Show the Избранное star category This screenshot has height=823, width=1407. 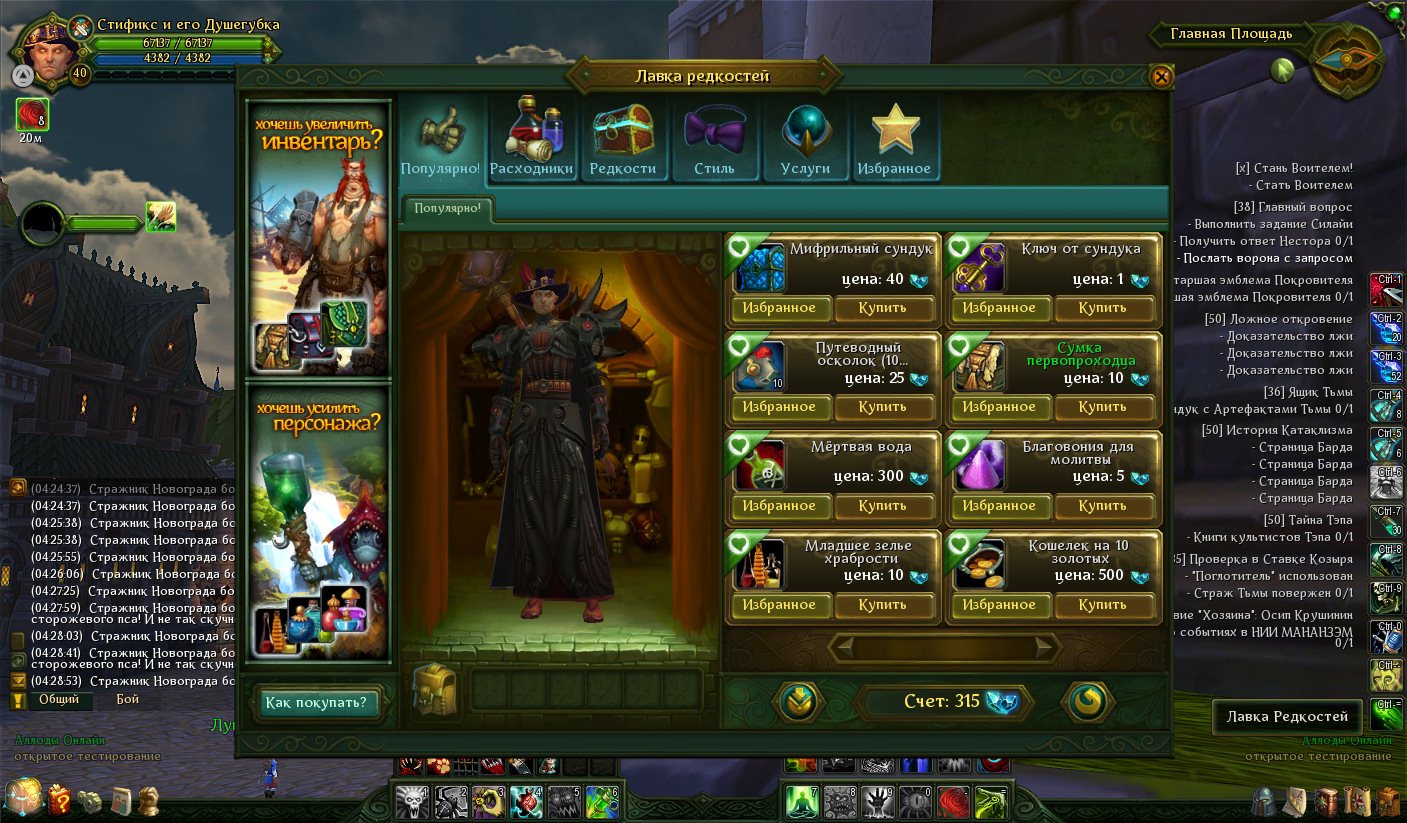point(894,137)
